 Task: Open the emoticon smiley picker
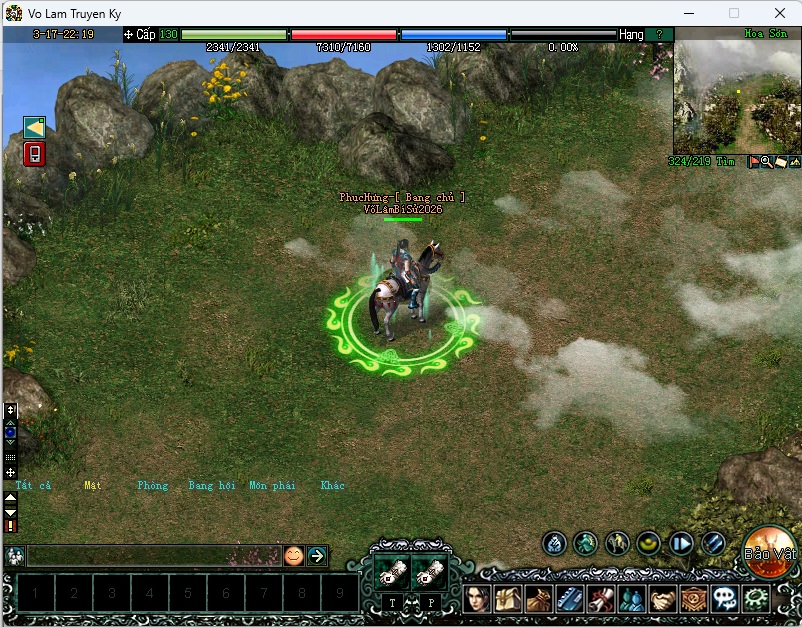tap(293, 556)
